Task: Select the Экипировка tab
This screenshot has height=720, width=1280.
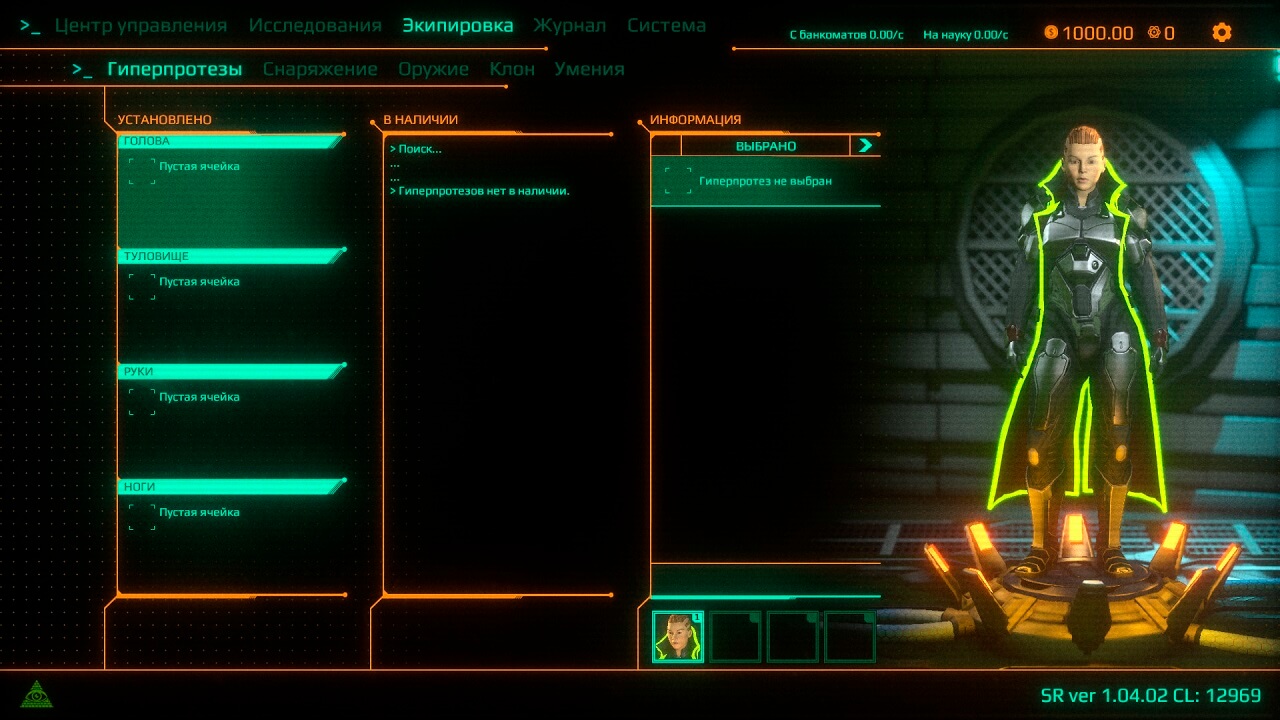Action: pyautogui.click(x=457, y=26)
